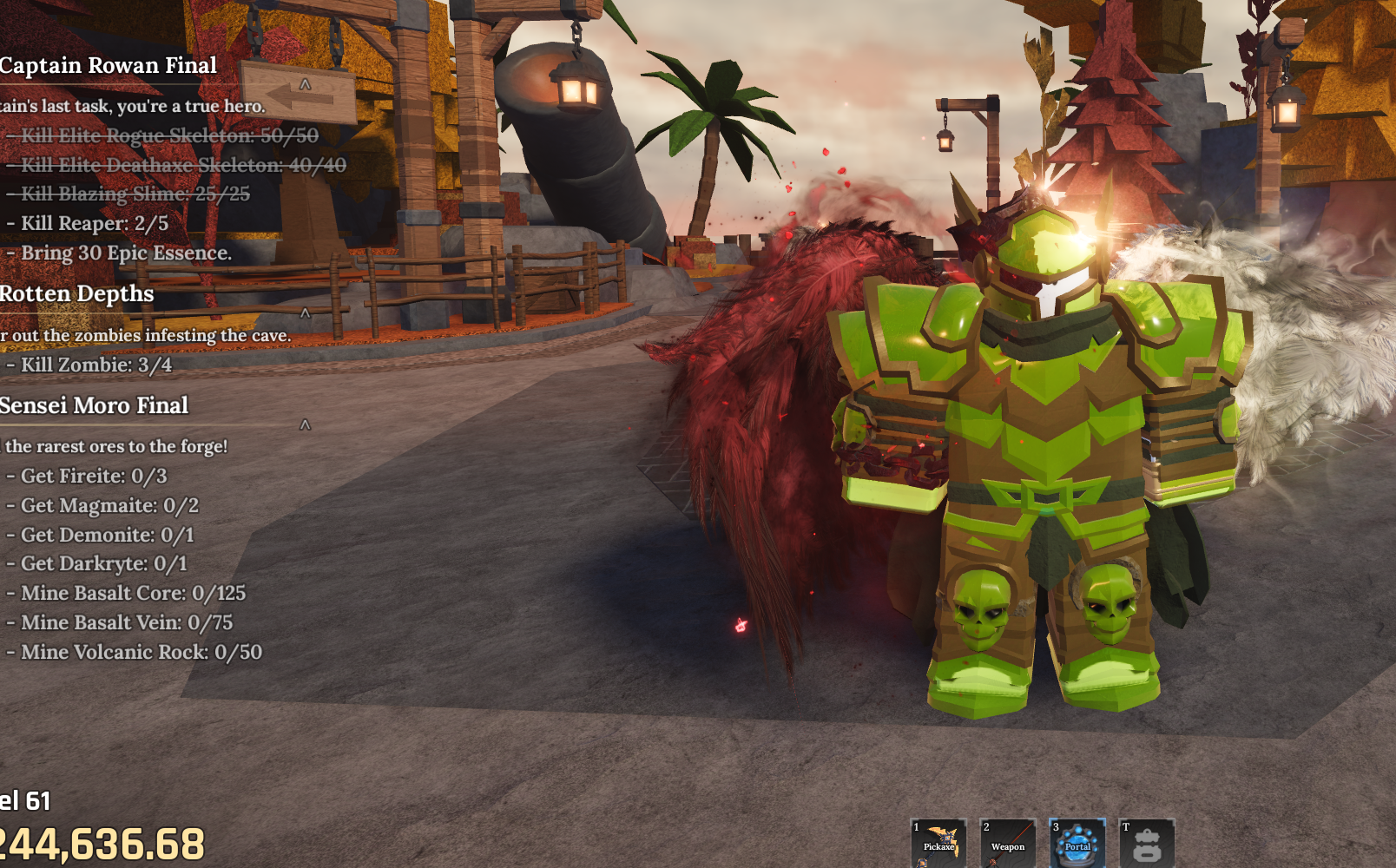Select the Pickaxe hotbar slot
This screenshot has width=1396, height=868.
pos(938,843)
